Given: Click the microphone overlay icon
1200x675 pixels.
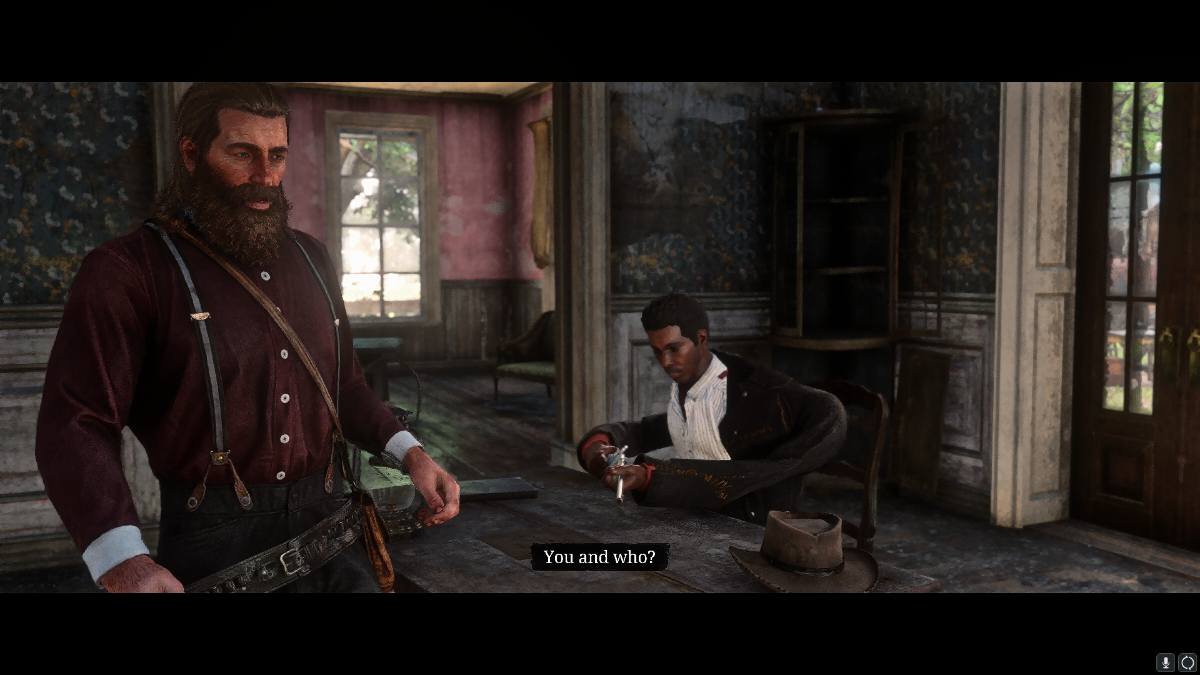Looking at the screenshot, I should 1165,662.
